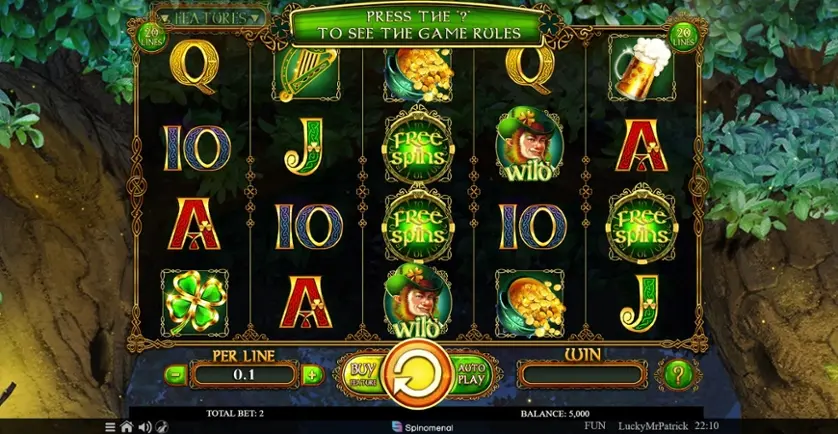Start Auto Play
The image size is (838, 434).
(x=470, y=374)
